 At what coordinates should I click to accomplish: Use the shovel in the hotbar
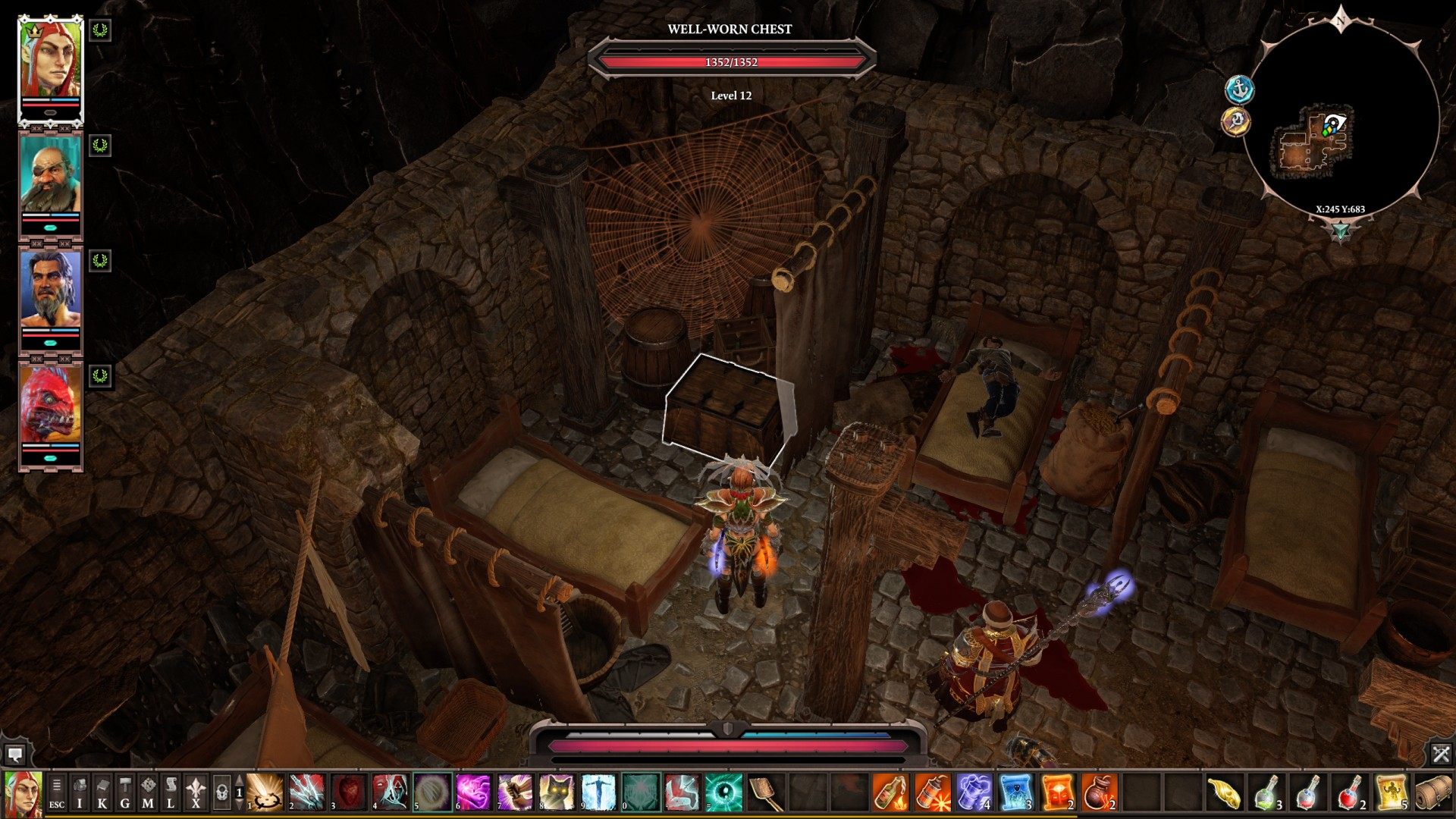(764, 792)
